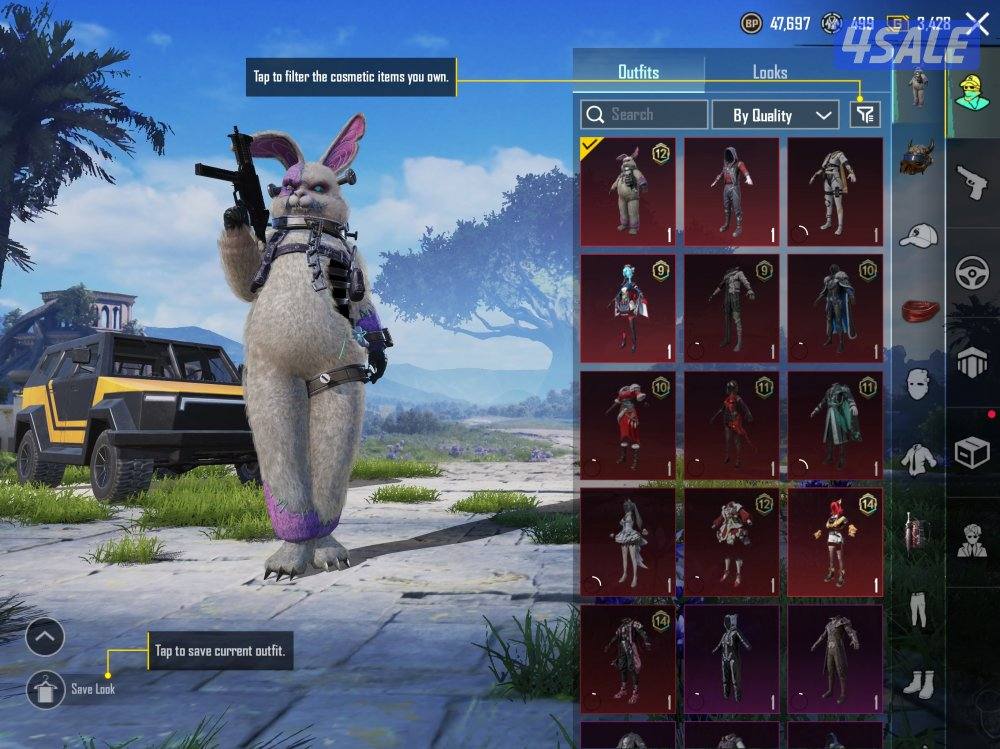
Task: Select the blue-caped armor outfit
Action: (834, 308)
